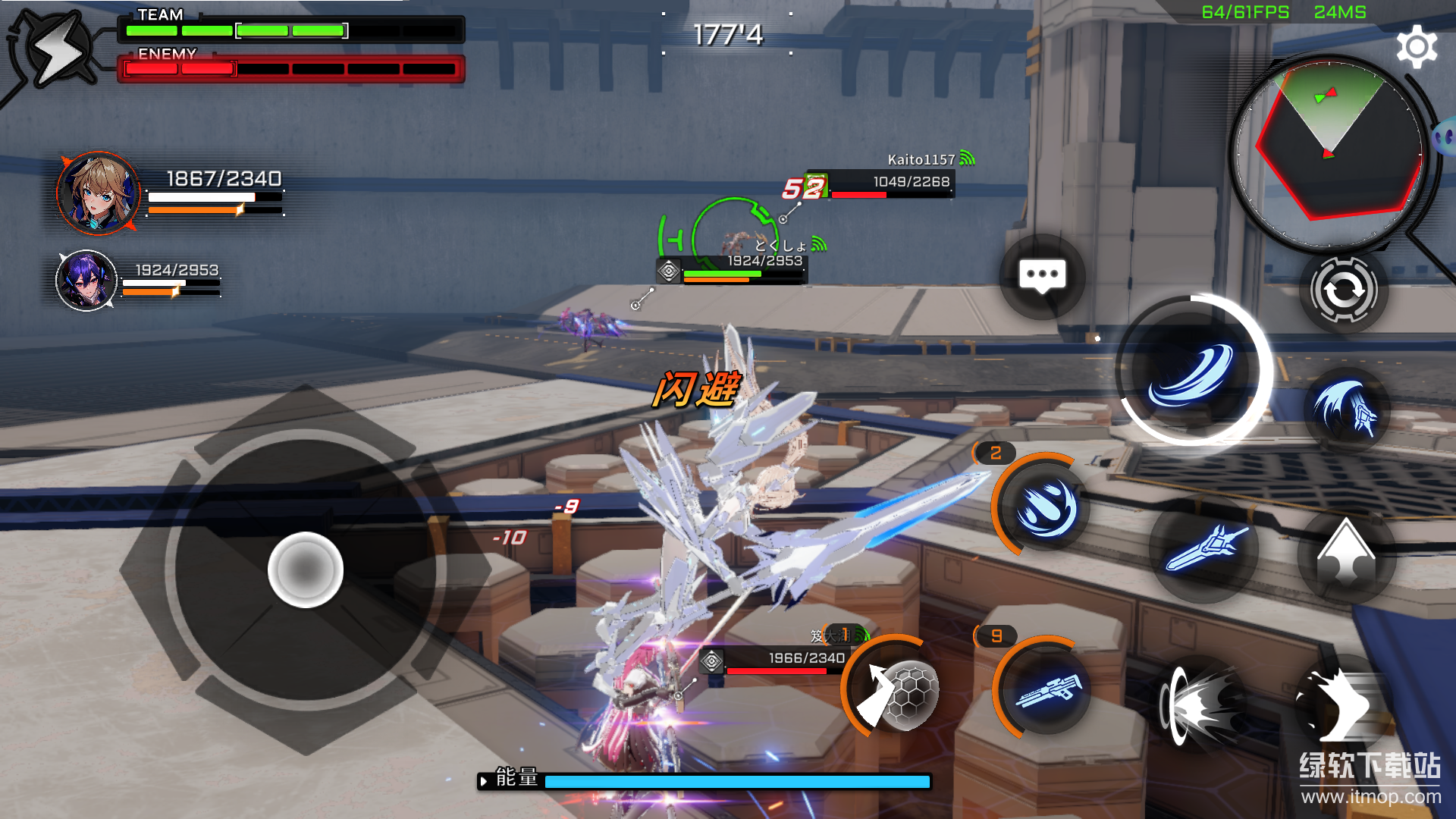Image resolution: width=1456 pixels, height=819 pixels.
Task: Tap the virtual joystick center knob
Action: pyautogui.click(x=306, y=570)
